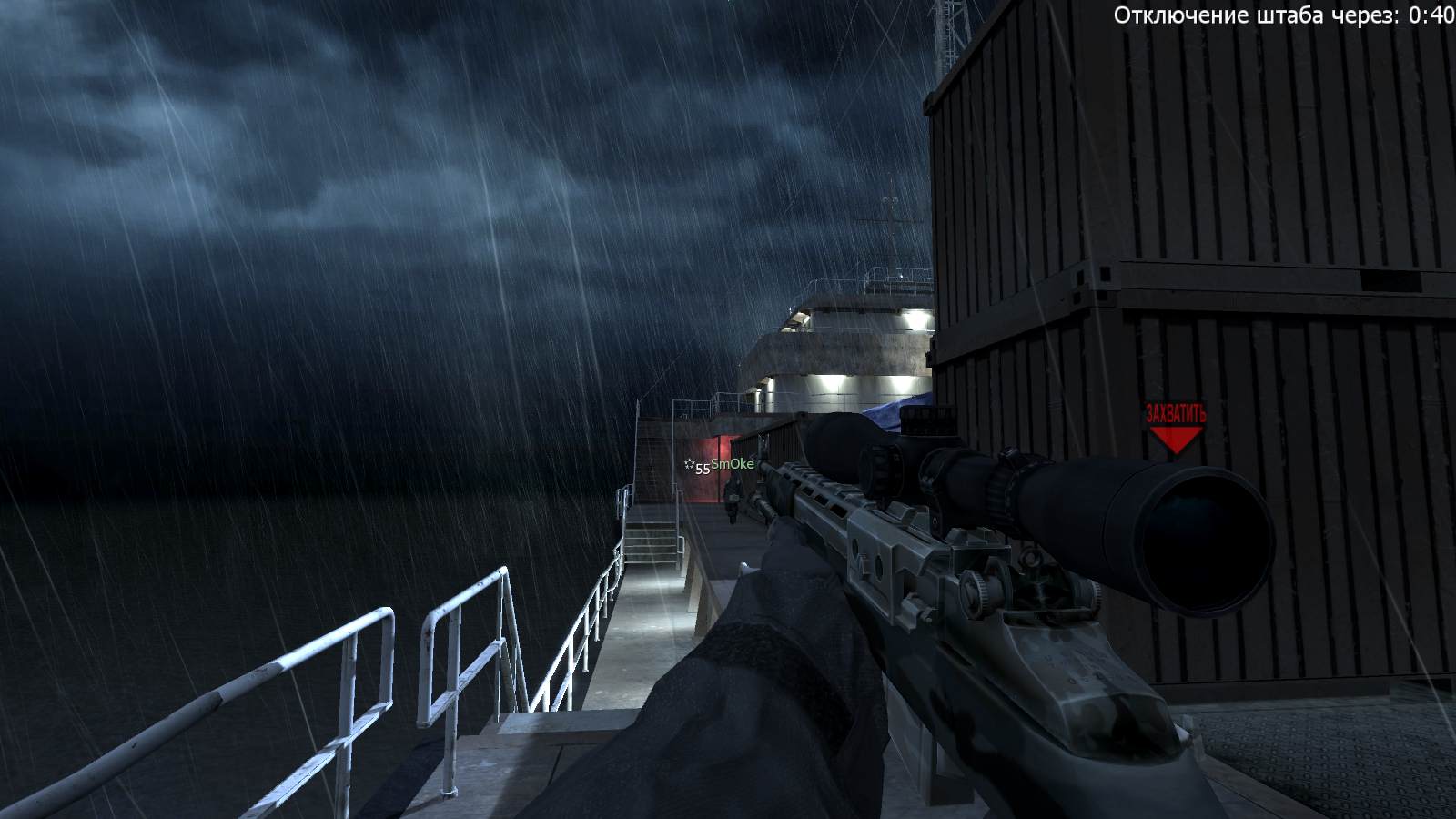Click the rank stars beside SmOke's name
The height and width of the screenshot is (819, 1456).
pos(689,464)
